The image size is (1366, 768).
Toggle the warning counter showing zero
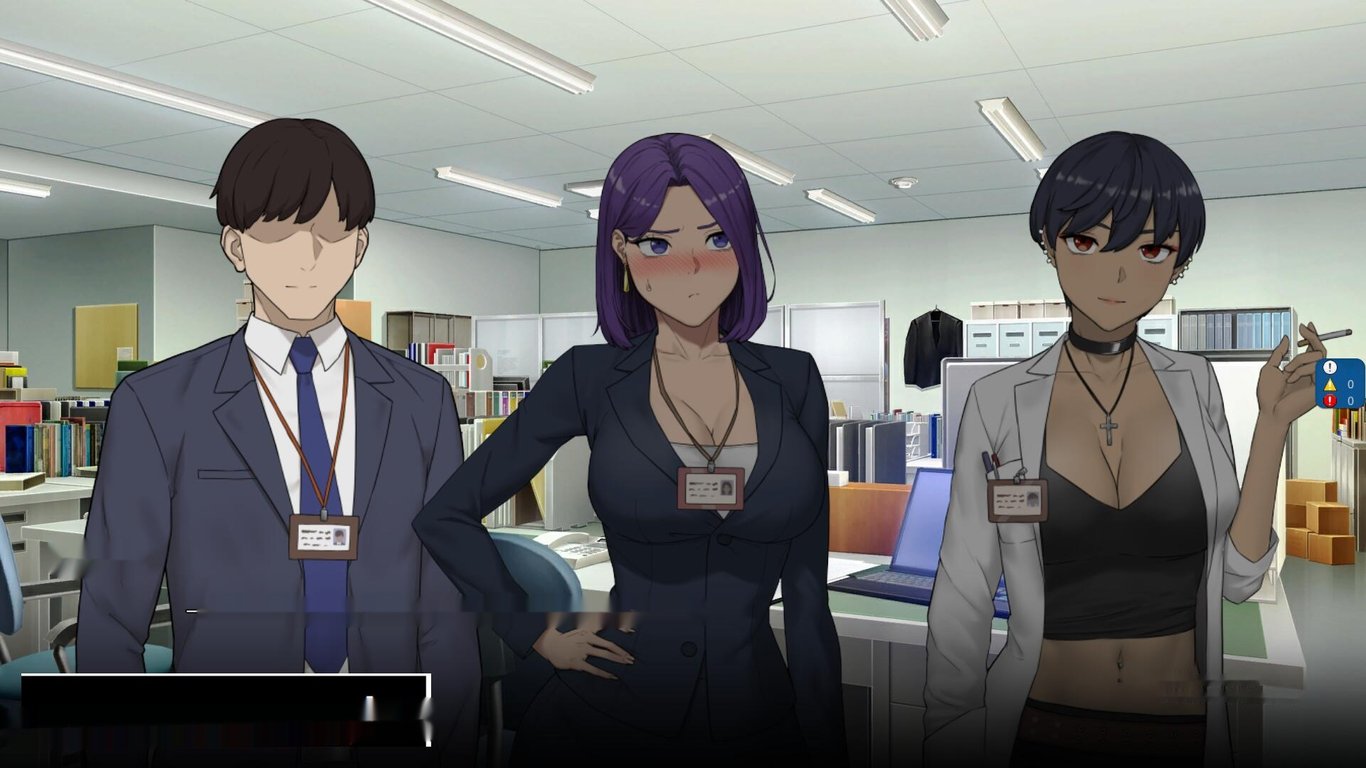click(x=1350, y=383)
